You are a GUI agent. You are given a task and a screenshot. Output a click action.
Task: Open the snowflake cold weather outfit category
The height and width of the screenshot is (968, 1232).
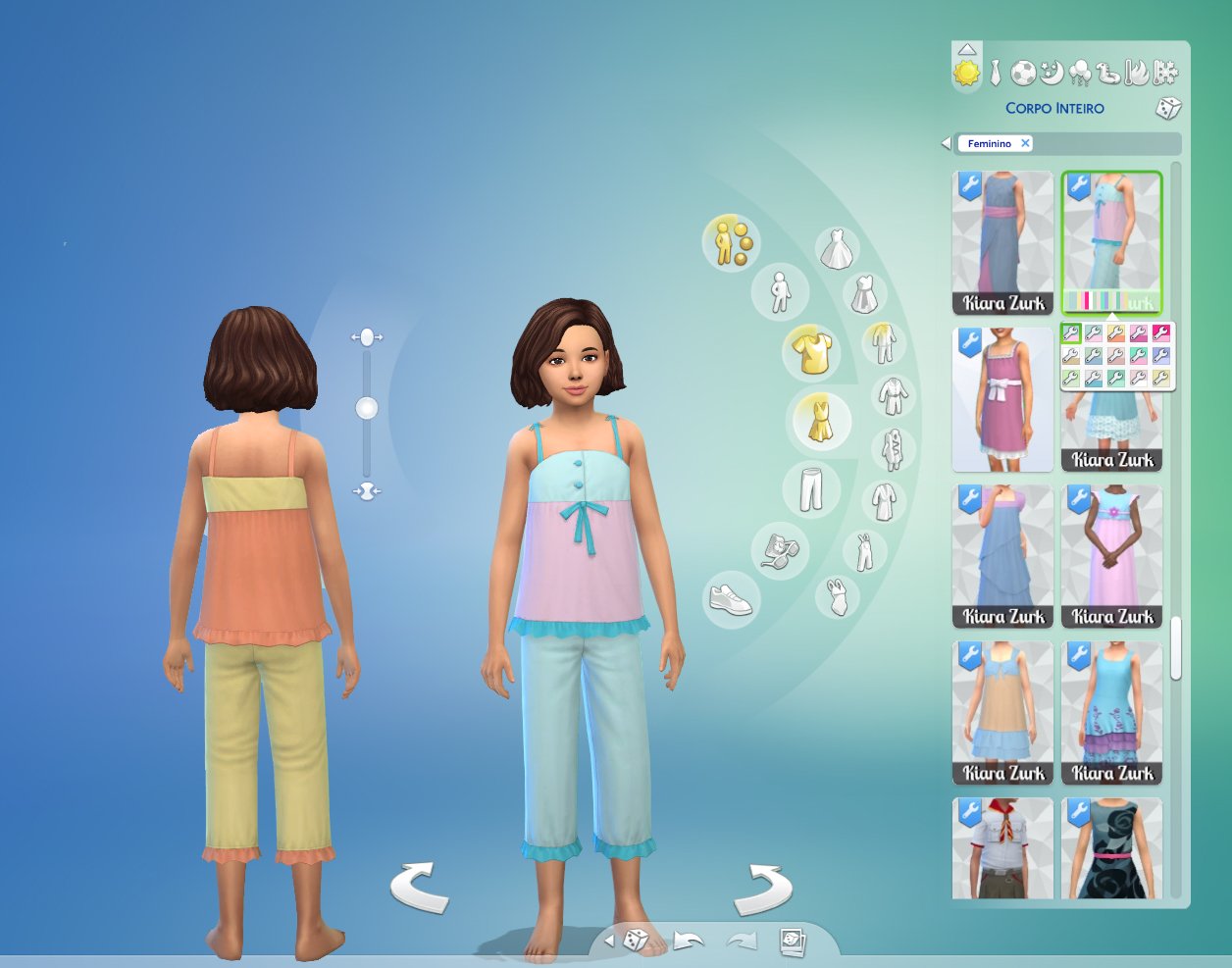[x=1165, y=73]
